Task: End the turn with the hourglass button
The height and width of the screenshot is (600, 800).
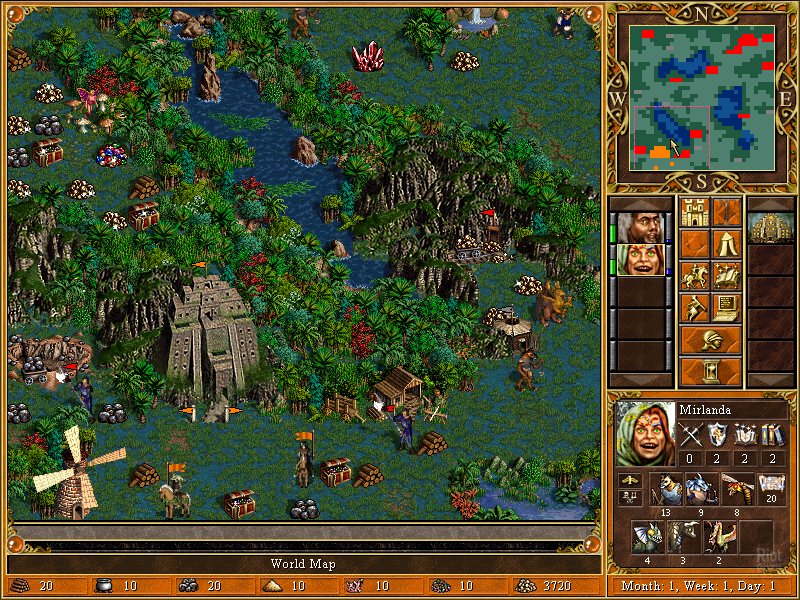Action: (x=710, y=372)
